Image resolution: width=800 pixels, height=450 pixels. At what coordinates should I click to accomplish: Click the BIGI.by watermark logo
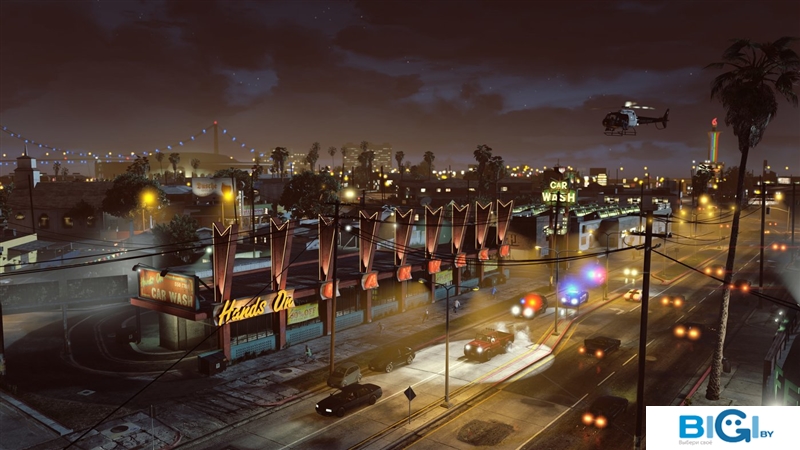[x=723, y=428]
